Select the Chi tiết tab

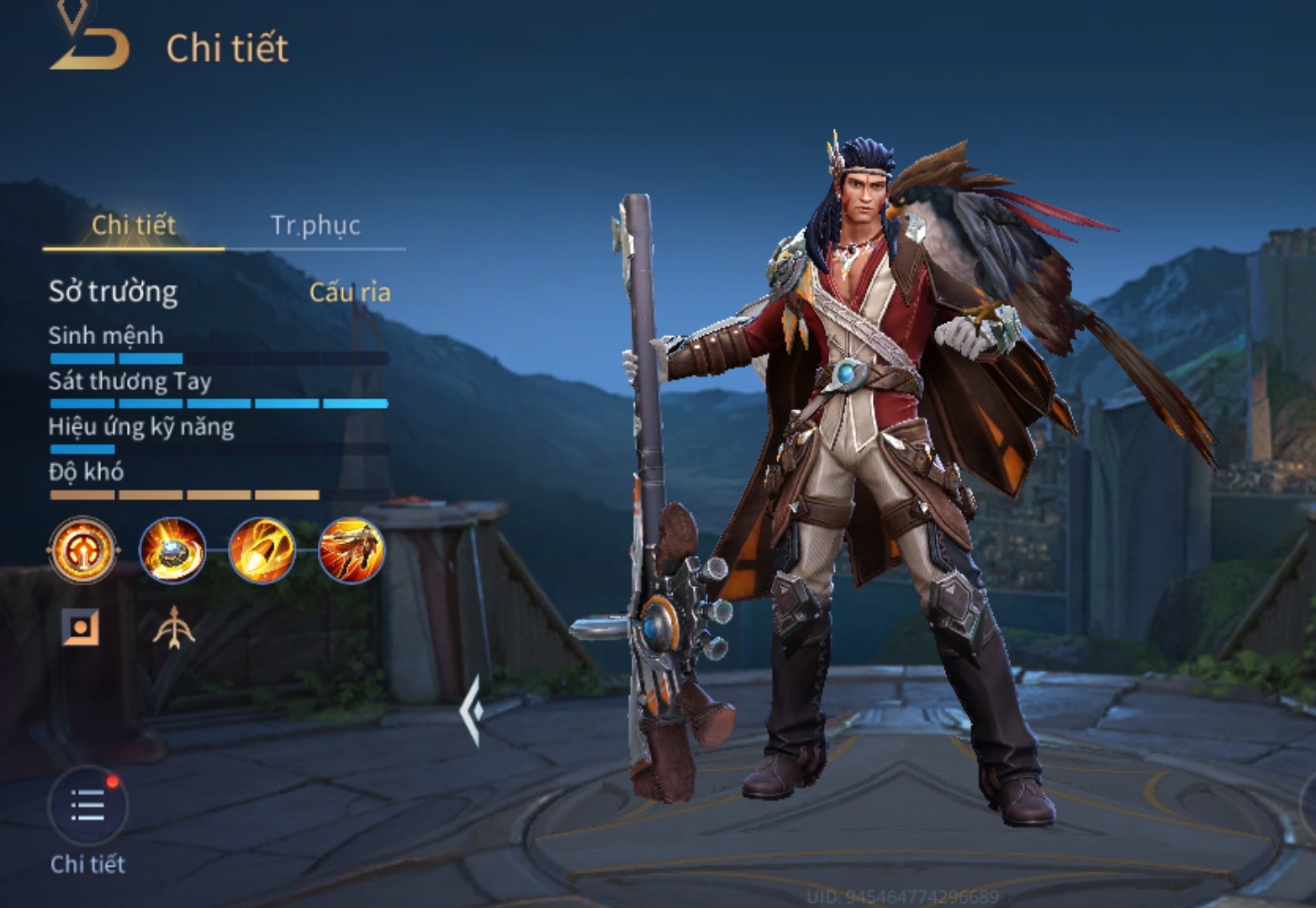point(133,225)
